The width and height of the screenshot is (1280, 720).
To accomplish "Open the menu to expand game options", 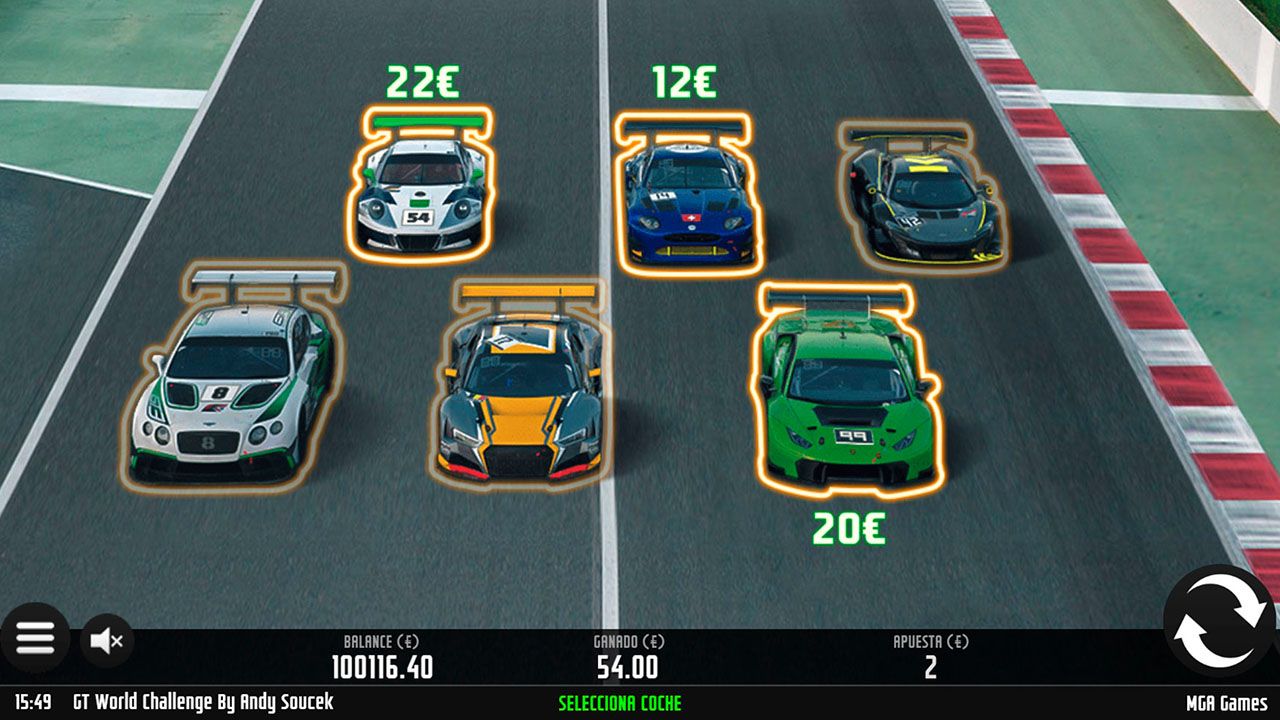I will click(x=38, y=640).
